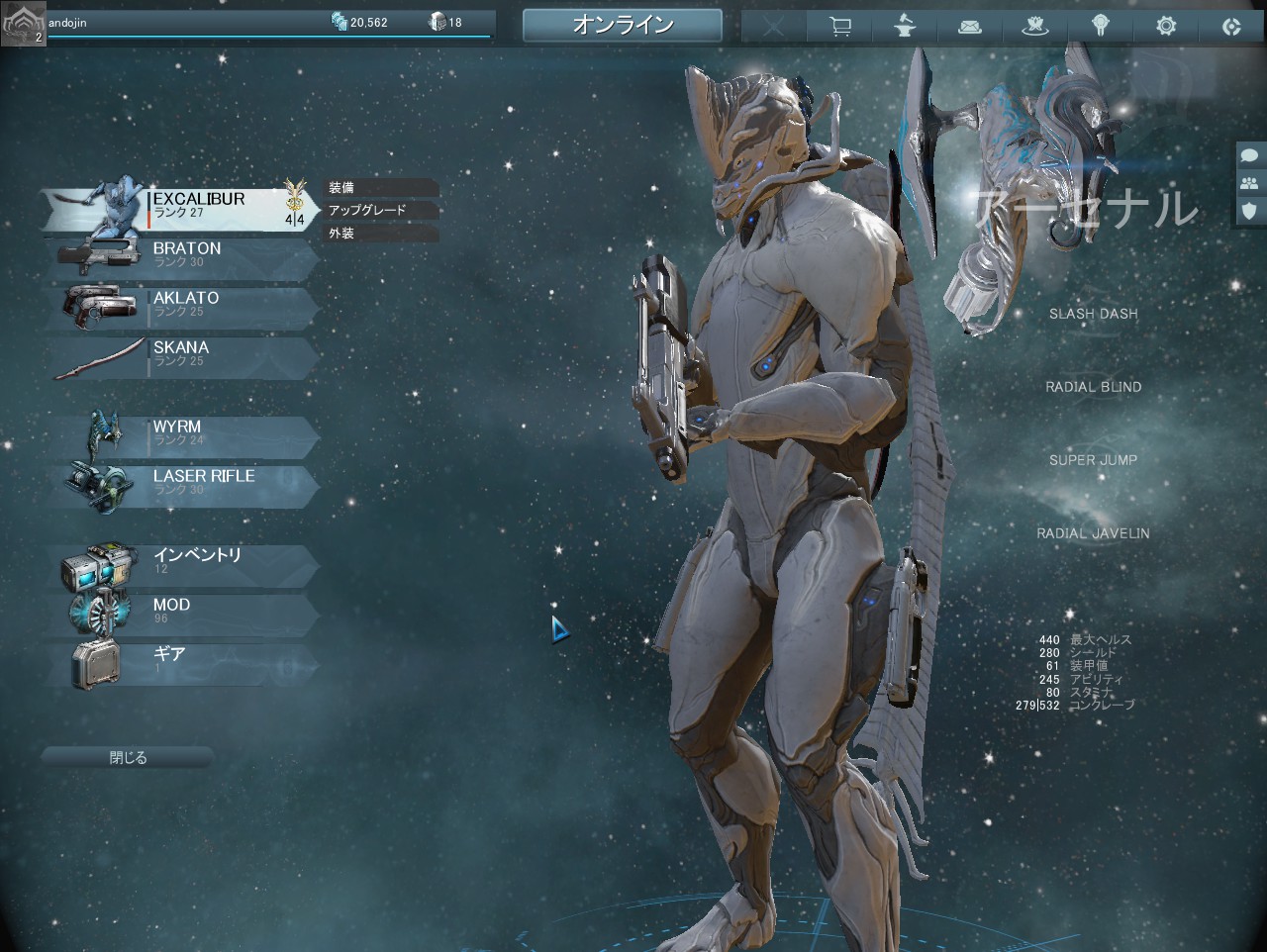Open the shopping cart market

tap(840, 27)
